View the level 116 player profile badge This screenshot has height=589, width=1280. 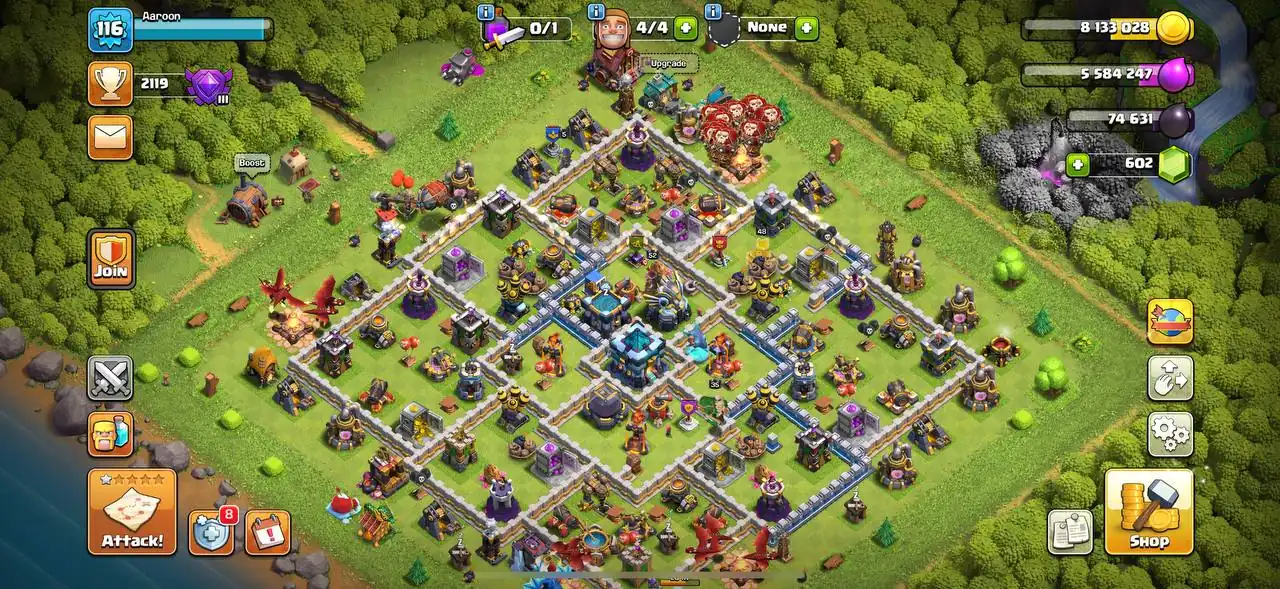[110, 30]
